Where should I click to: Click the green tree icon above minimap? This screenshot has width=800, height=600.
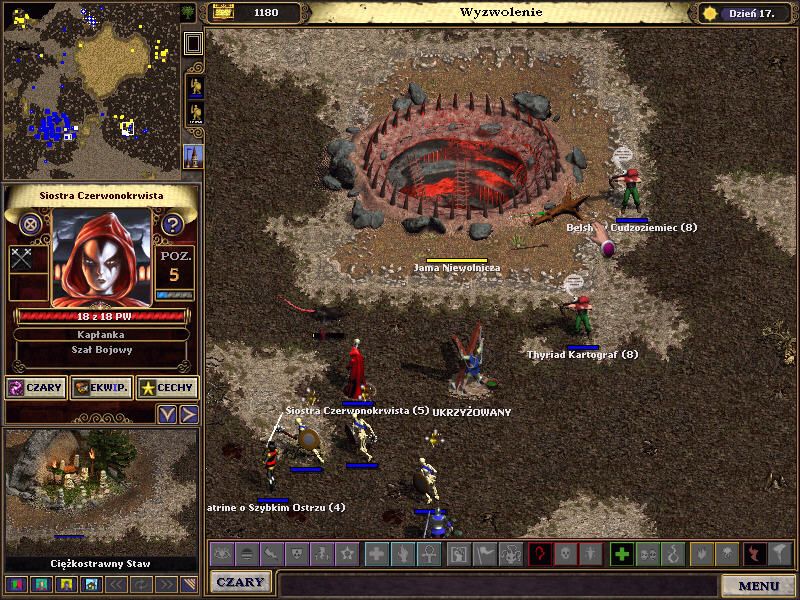pos(191,12)
